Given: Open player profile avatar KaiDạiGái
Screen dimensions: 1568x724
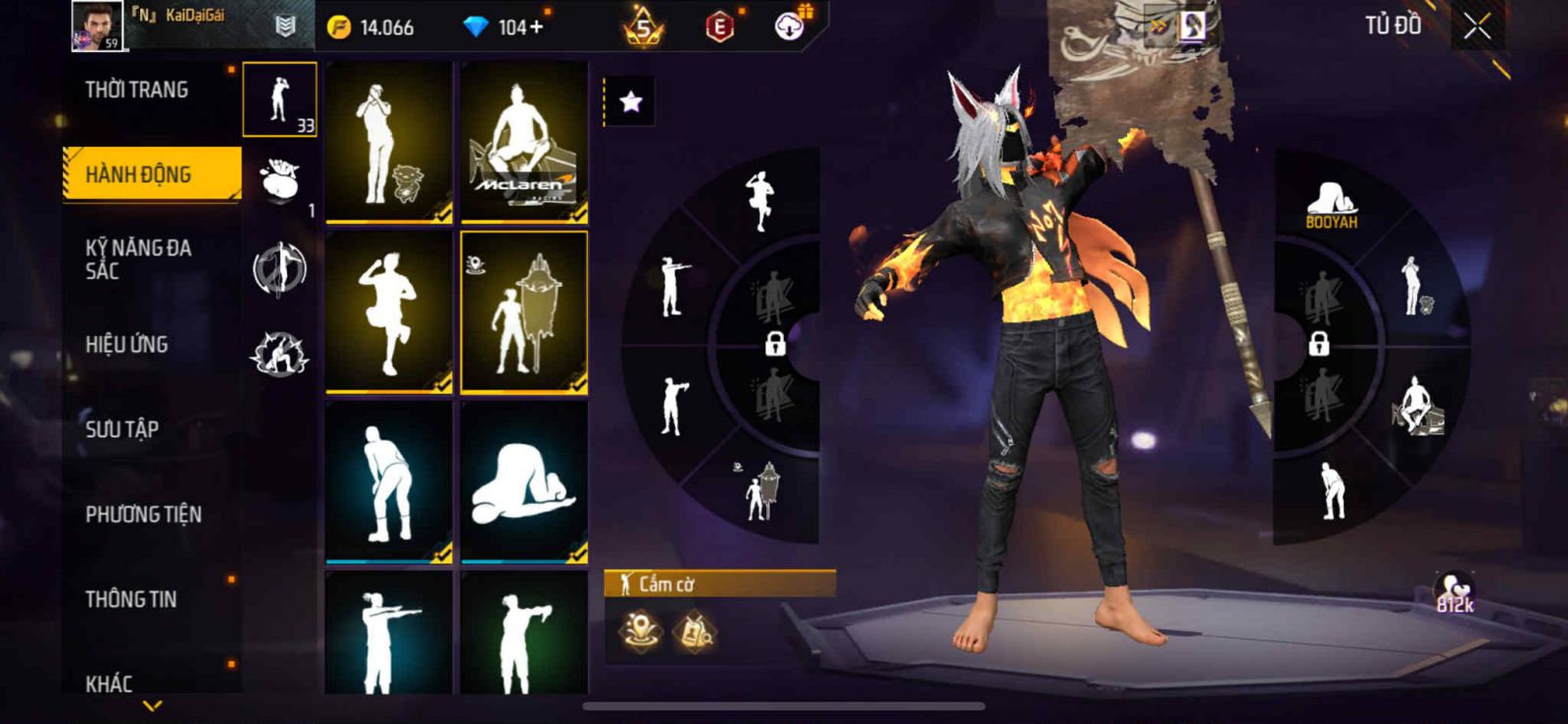Looking at the screenshot, I should tap(97, 26).
